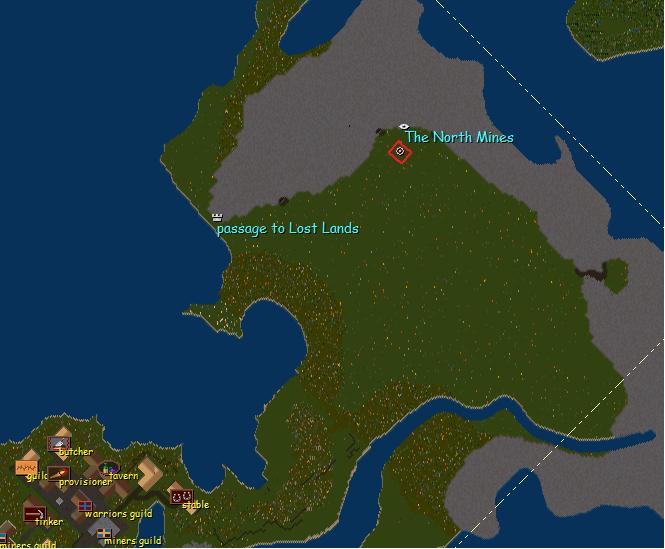Select the red diamond player position marker

(400, 151)
